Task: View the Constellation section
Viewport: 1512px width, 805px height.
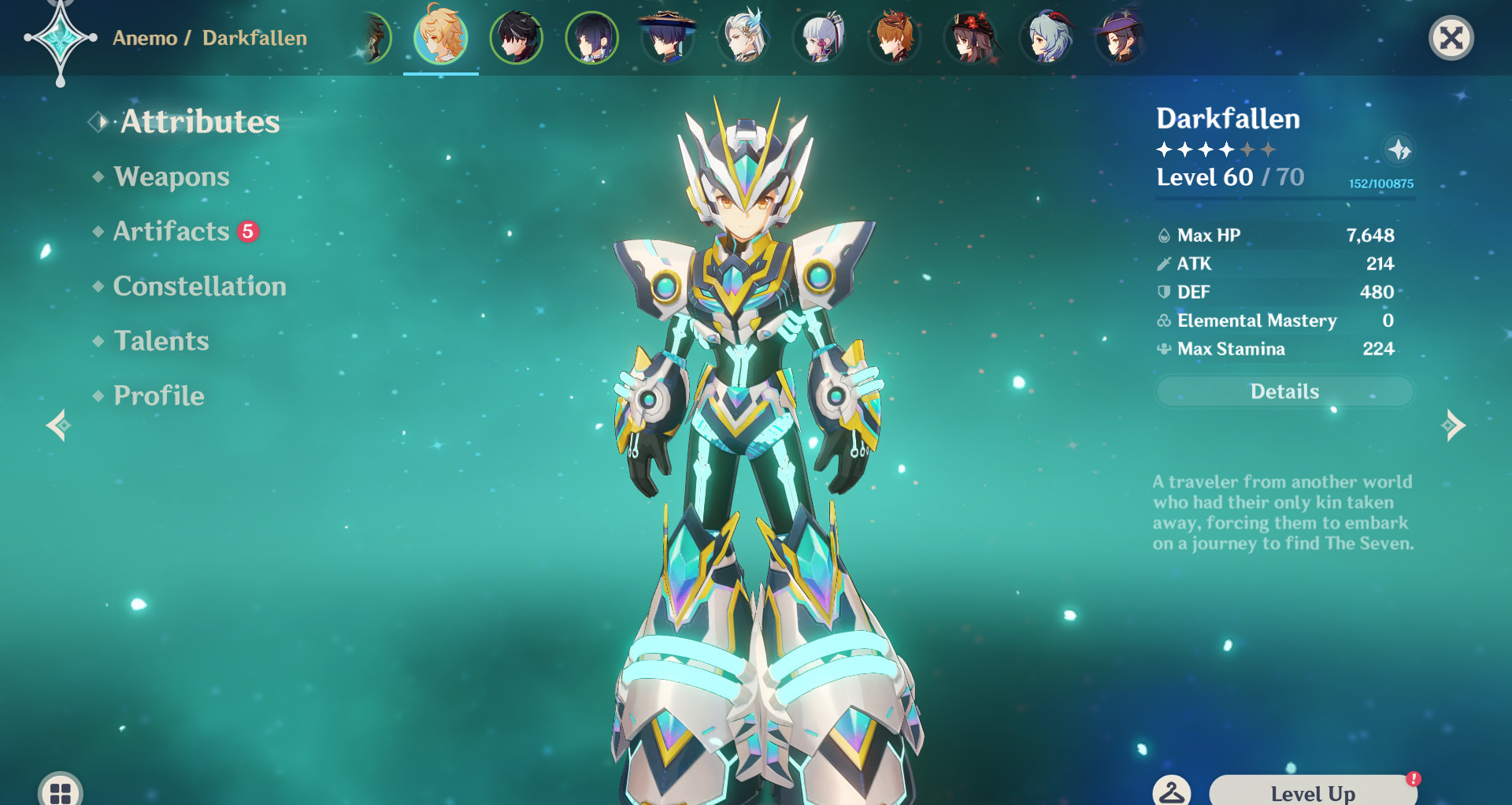Action: 199,286
